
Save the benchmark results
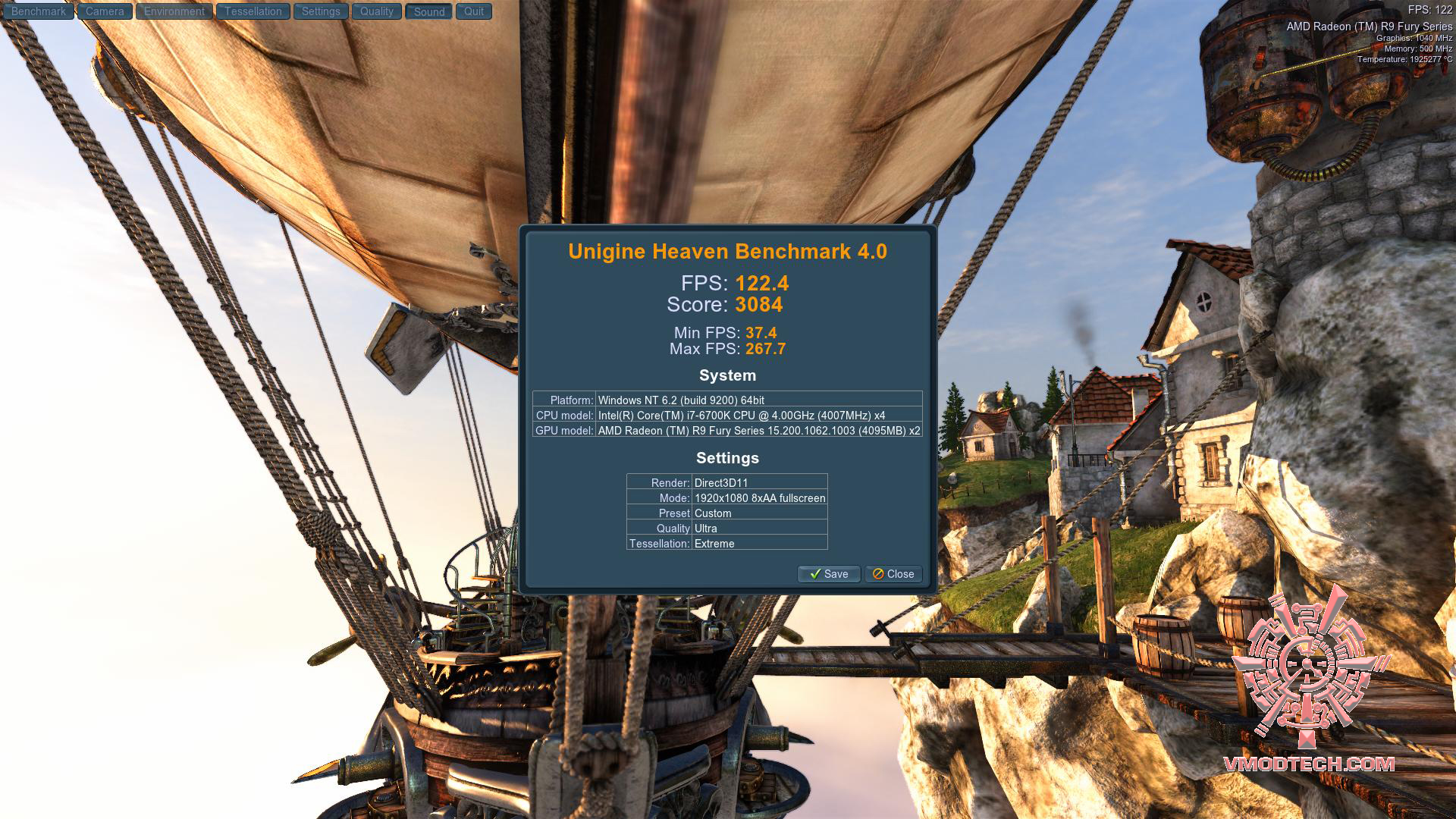tap(829, 574)
